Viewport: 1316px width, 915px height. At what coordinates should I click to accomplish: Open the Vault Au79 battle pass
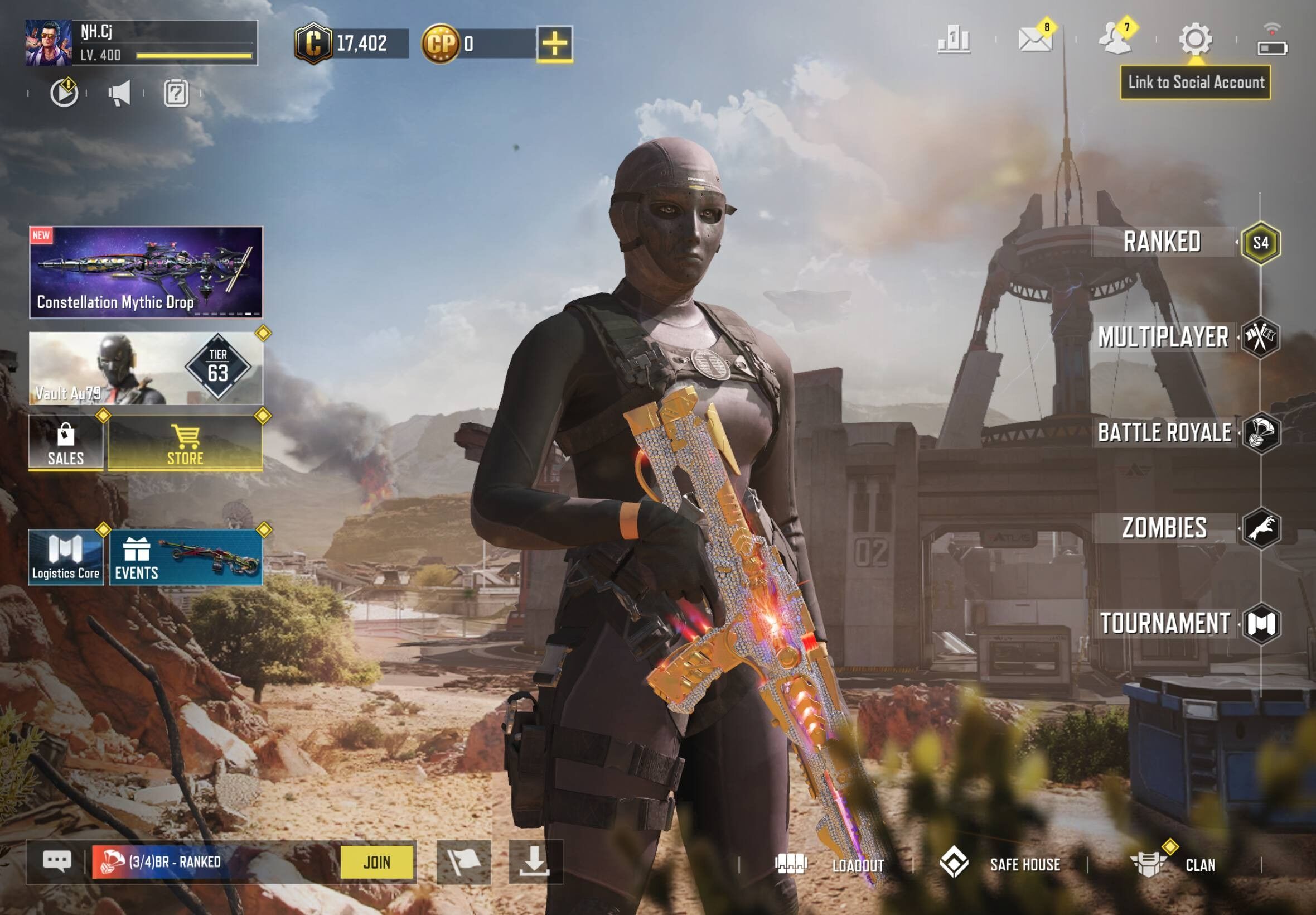click(x=146, y=368)
